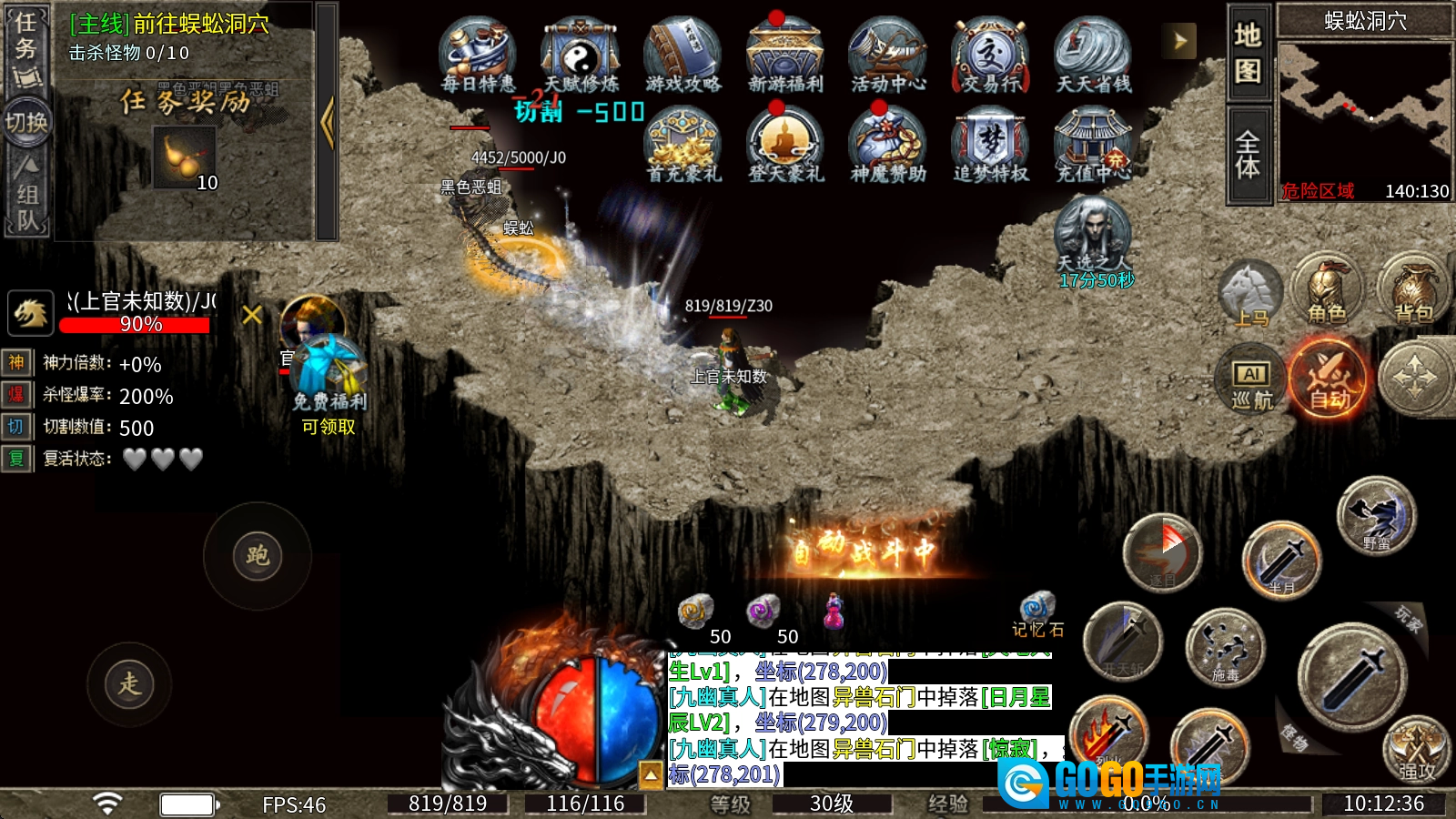Screen dimensions: 1456x819
Task: Open the 活动中心 event center
Action: pos(888,55)
